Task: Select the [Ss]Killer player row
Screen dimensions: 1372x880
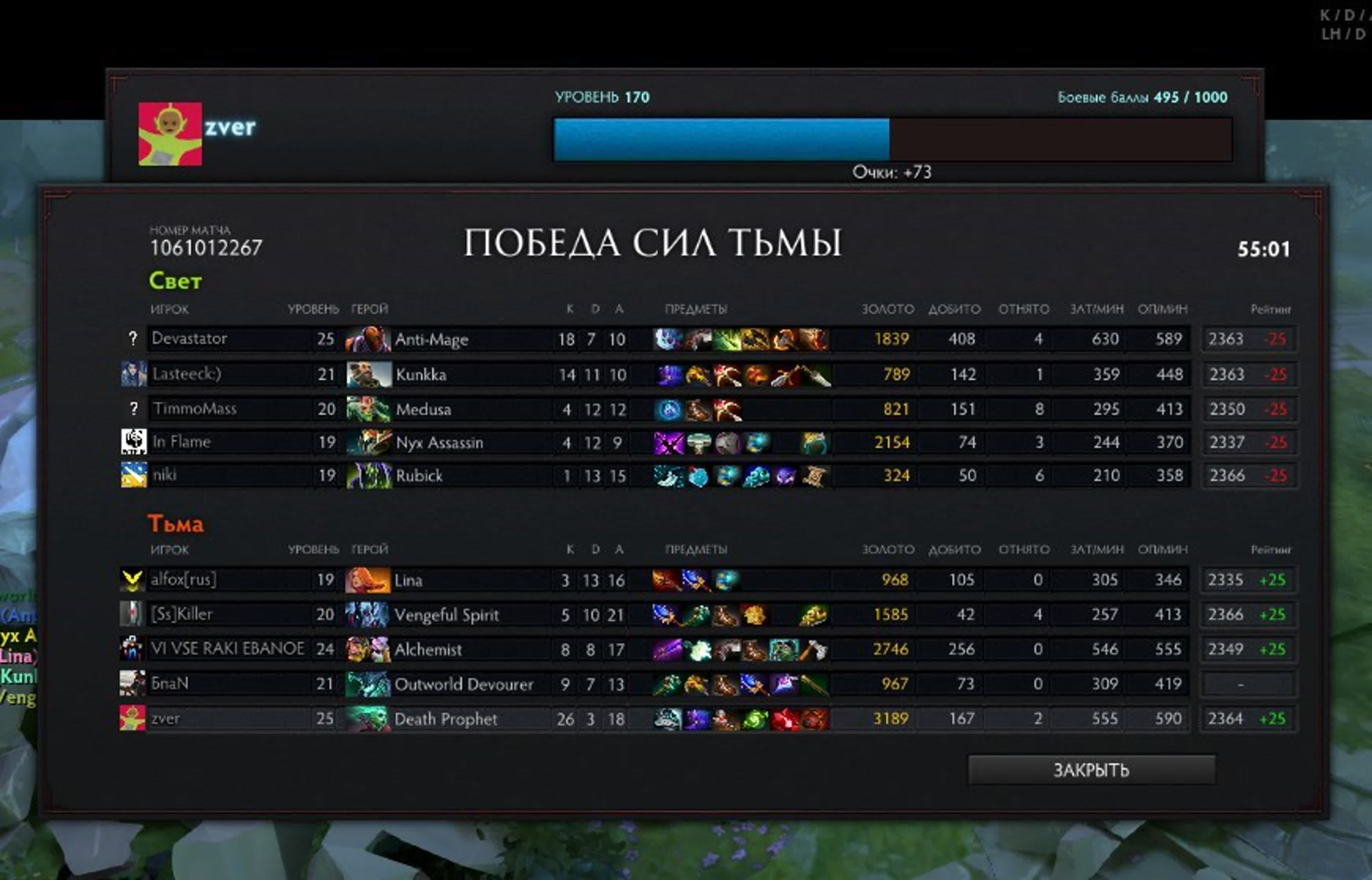Action: pos(182,614)
